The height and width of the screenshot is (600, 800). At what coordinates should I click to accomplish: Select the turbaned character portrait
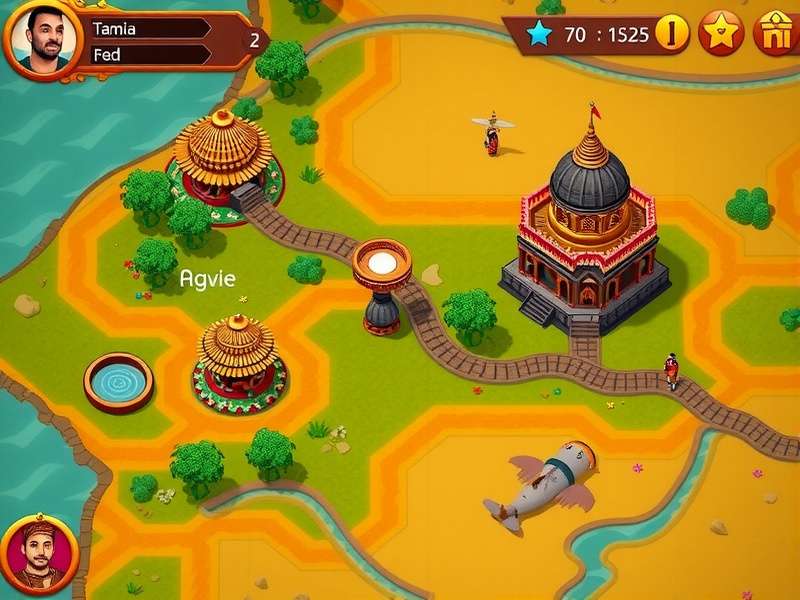pos(40,553)
